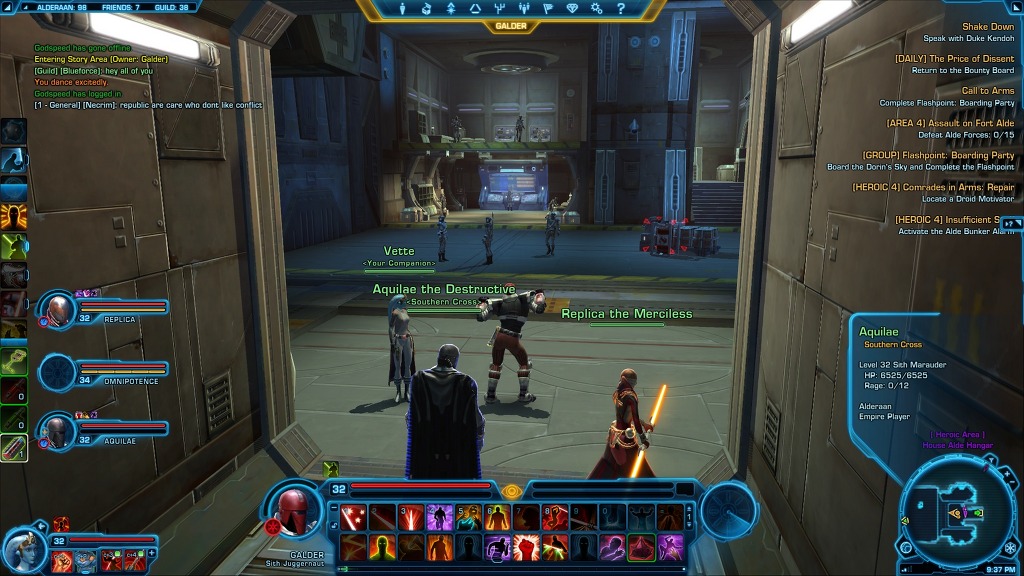Viewport: 1024px width, 576px height.
Task: Click Vette's companion portrait
Action: point(24,550)
